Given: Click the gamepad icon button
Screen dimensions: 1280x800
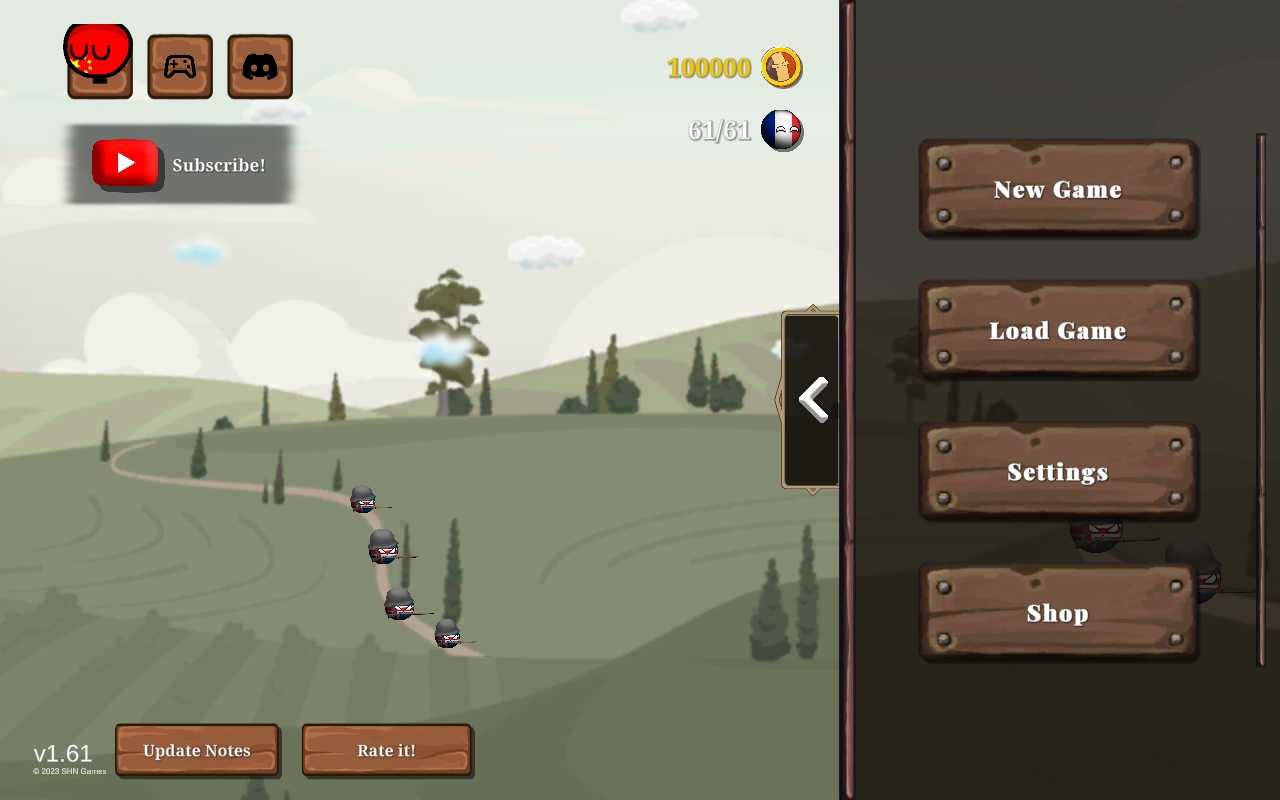Looking at the screenshot, I should pyautogui.click(x=180, y=67).
